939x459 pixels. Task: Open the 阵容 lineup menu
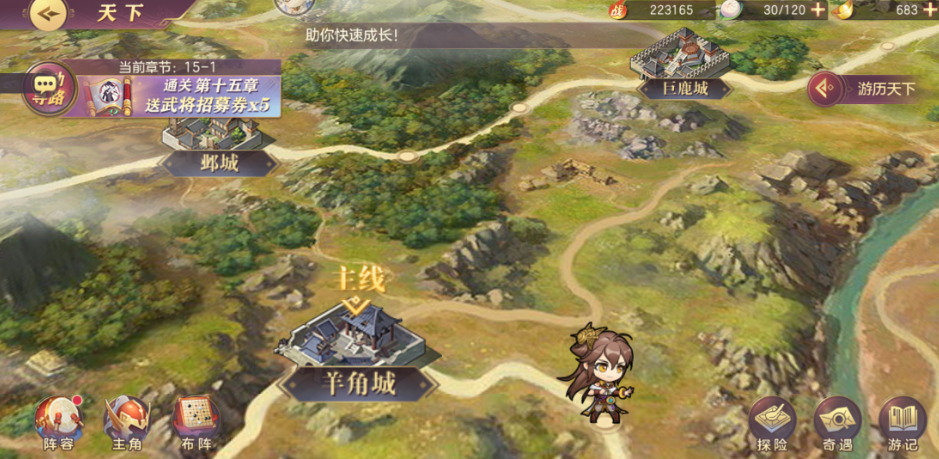point(58,422)
